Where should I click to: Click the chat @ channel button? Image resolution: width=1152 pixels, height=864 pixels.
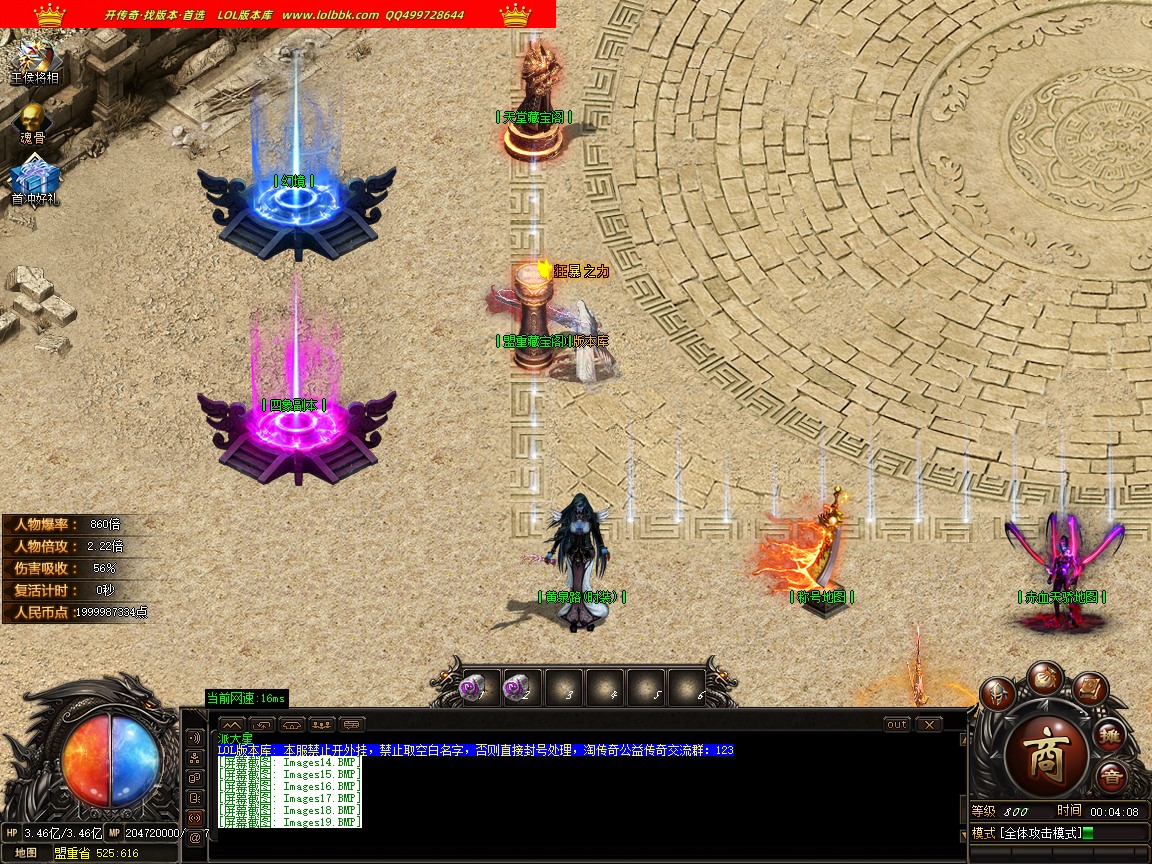pyautogui.click(x=194, y=836)
